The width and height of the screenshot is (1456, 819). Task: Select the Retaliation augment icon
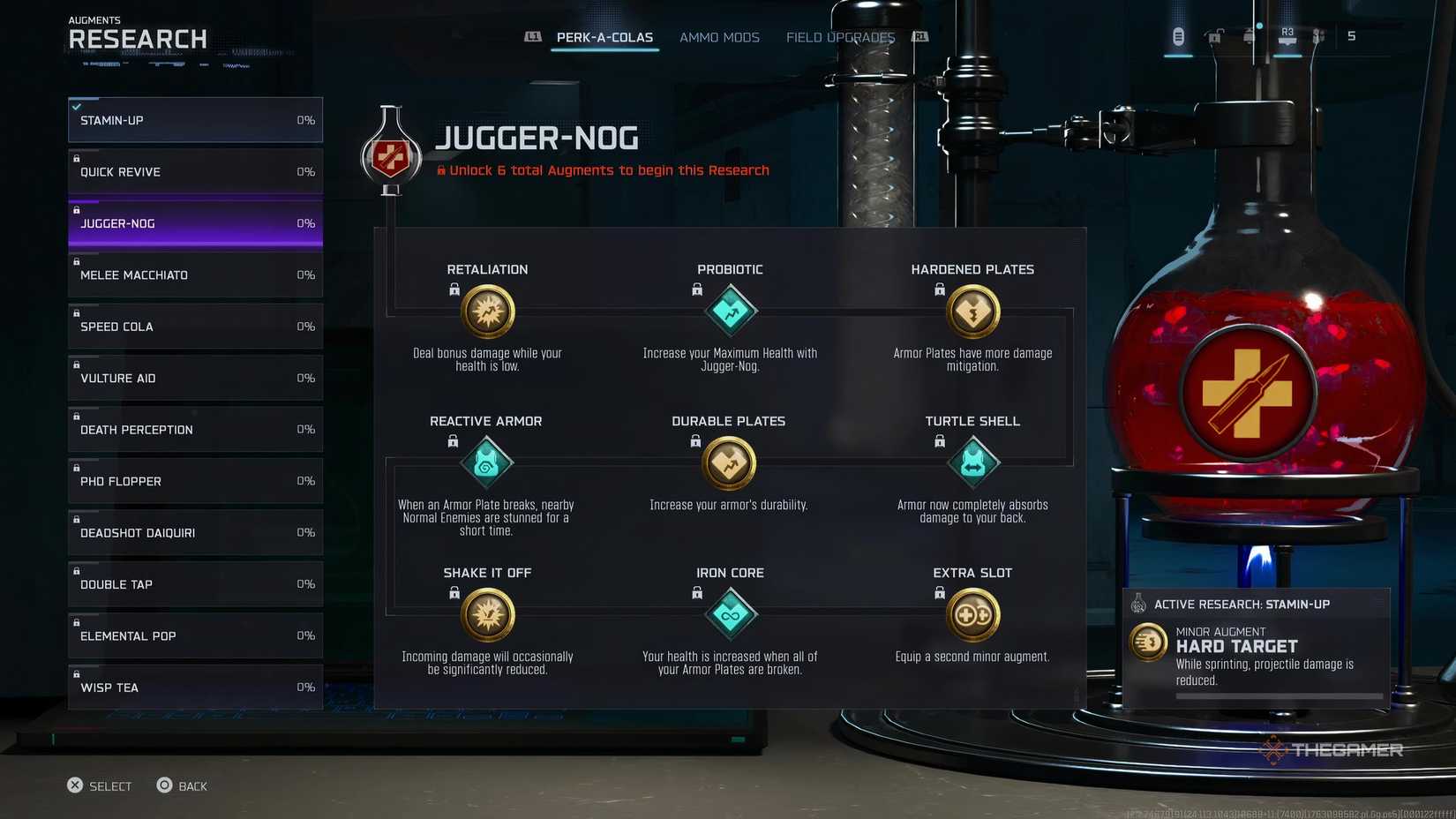[487, 312]
